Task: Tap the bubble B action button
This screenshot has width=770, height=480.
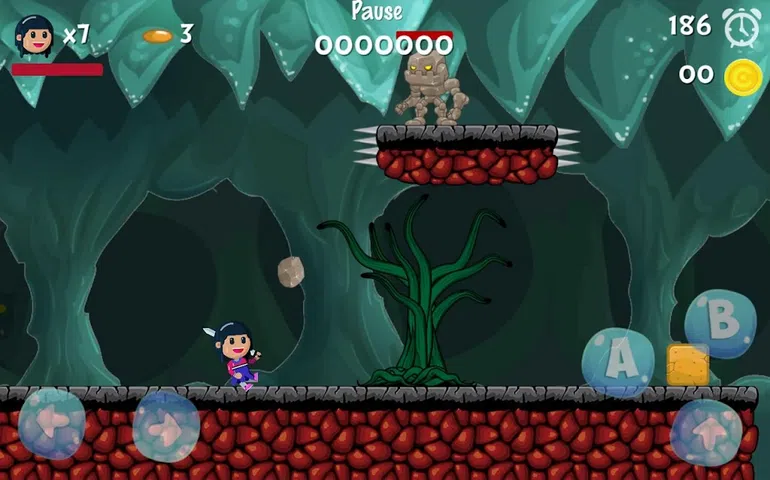Action: [720, 323]
